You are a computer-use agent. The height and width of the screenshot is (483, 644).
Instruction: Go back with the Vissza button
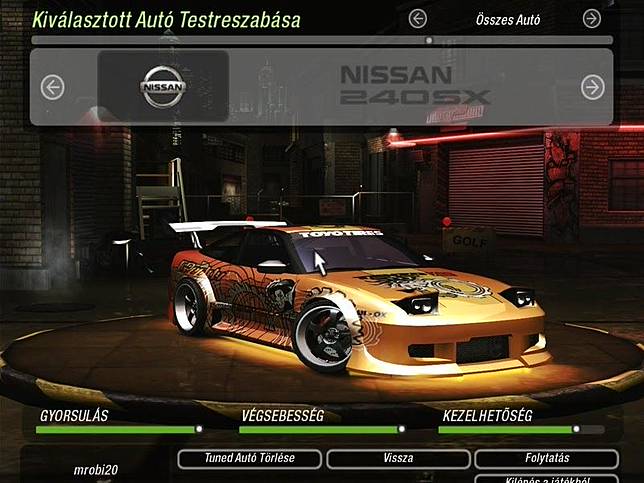(x=397, y=459)
